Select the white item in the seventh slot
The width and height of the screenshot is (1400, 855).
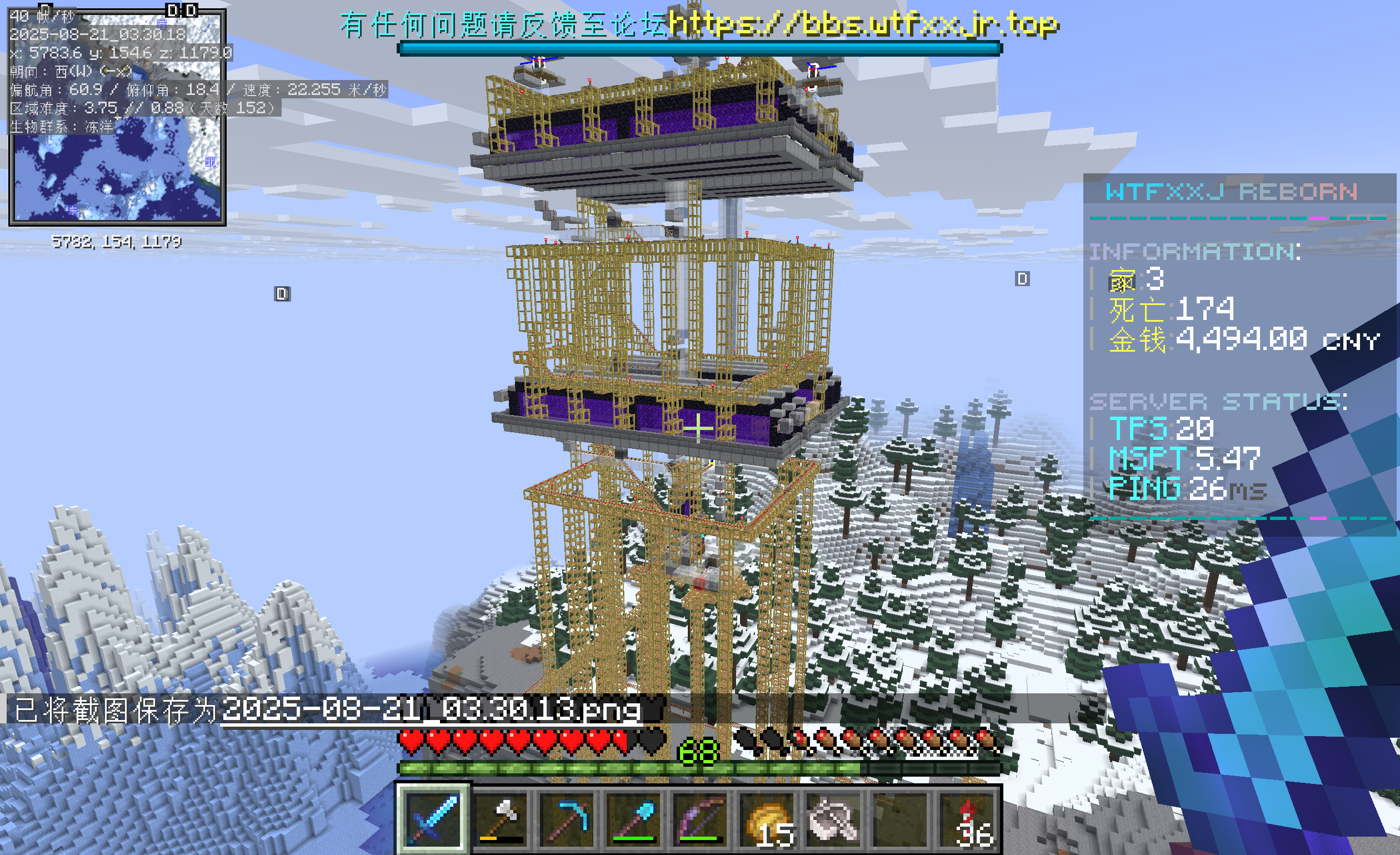pos(833,819)
